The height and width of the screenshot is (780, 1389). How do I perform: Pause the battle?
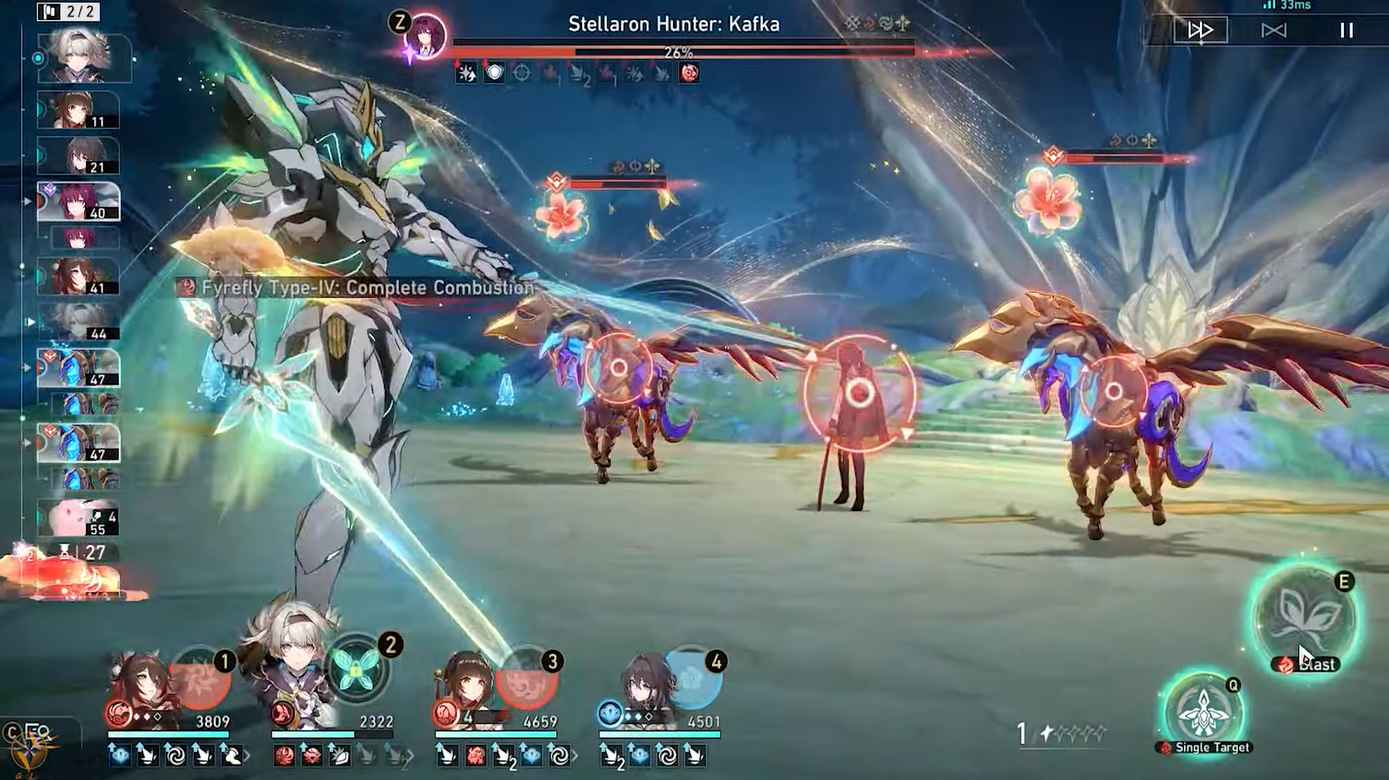tap(1346, 31)
